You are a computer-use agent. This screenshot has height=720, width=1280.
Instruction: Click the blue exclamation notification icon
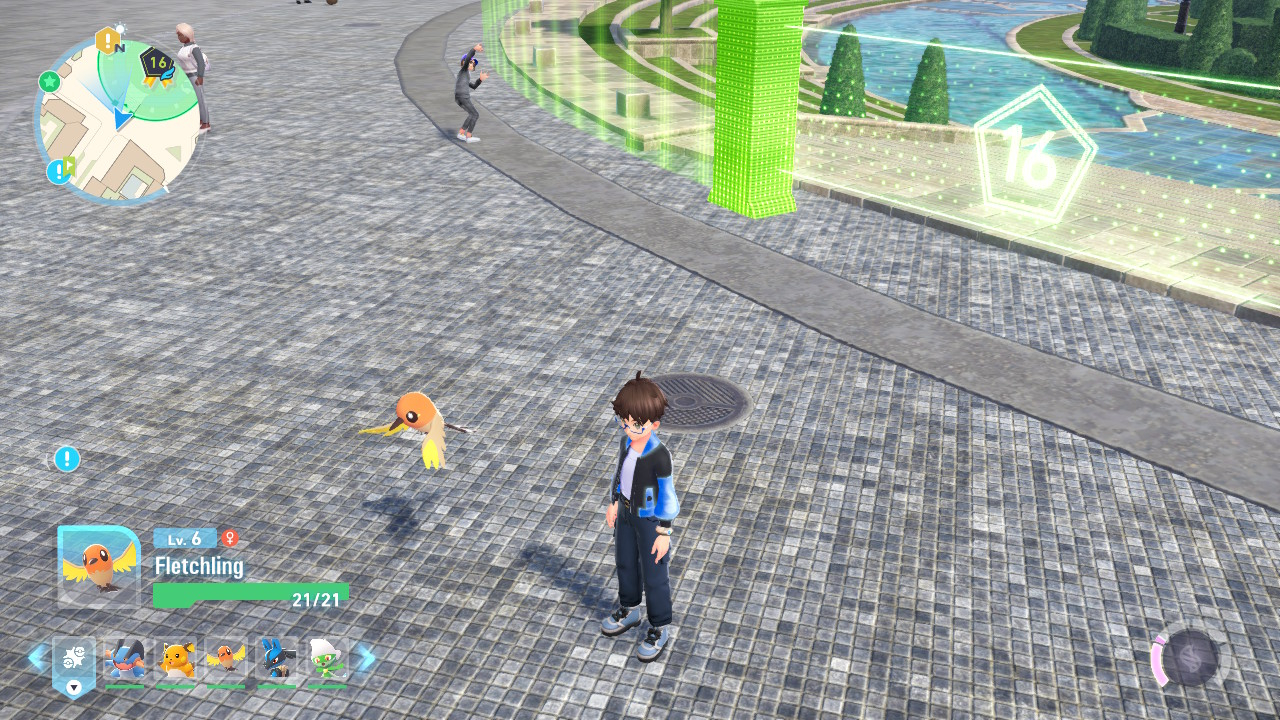click(67, 459)
